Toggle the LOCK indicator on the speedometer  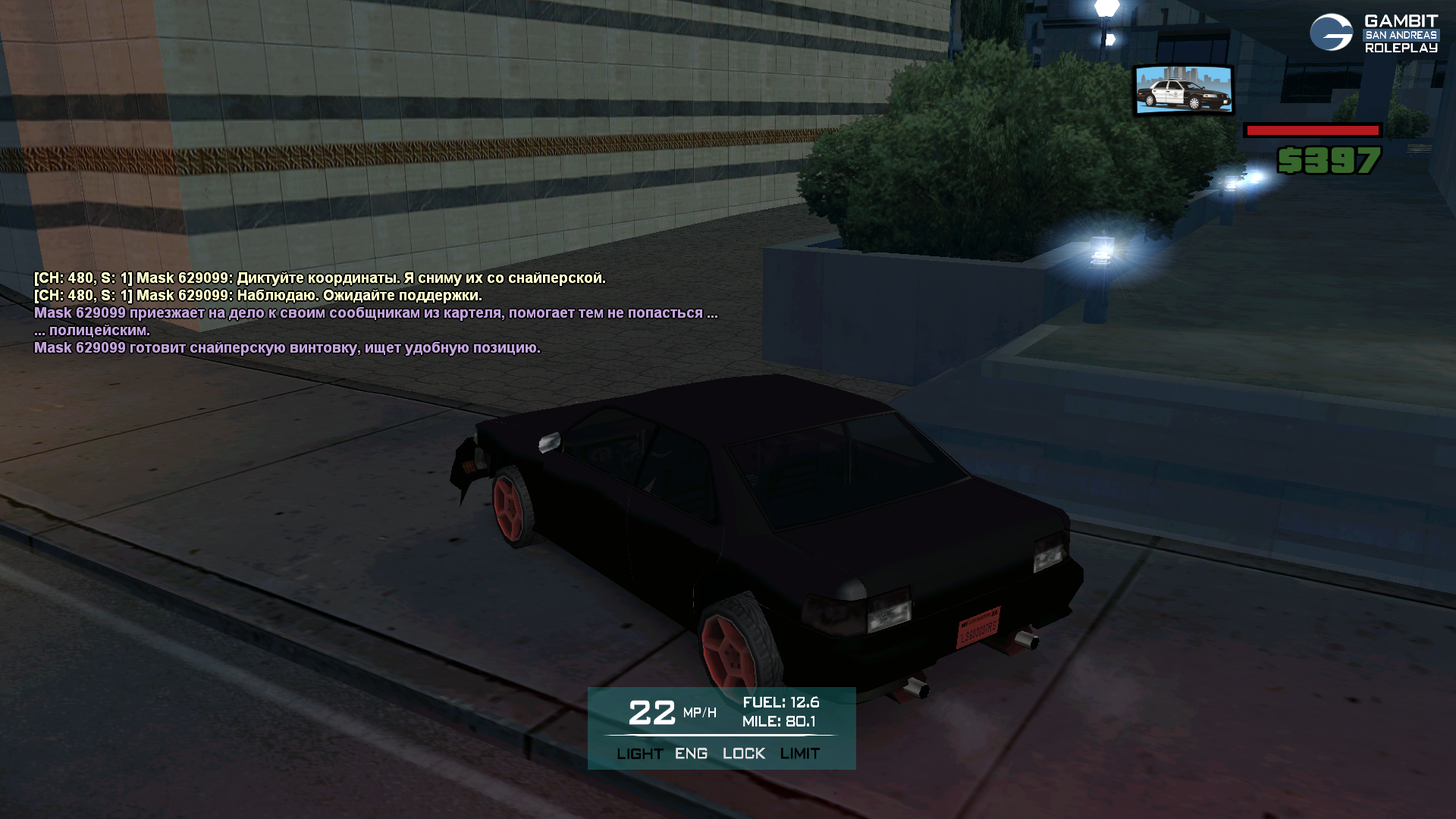743,754
